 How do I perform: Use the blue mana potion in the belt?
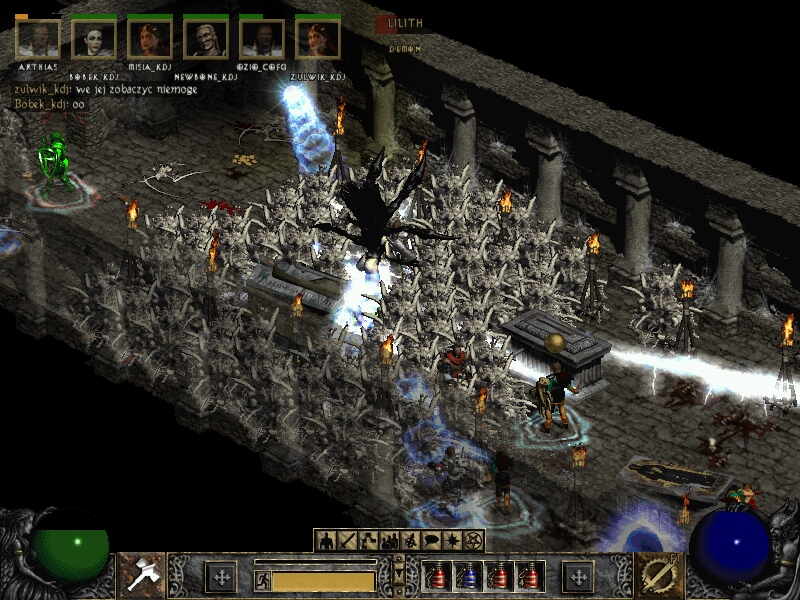(x=467, y=577)
